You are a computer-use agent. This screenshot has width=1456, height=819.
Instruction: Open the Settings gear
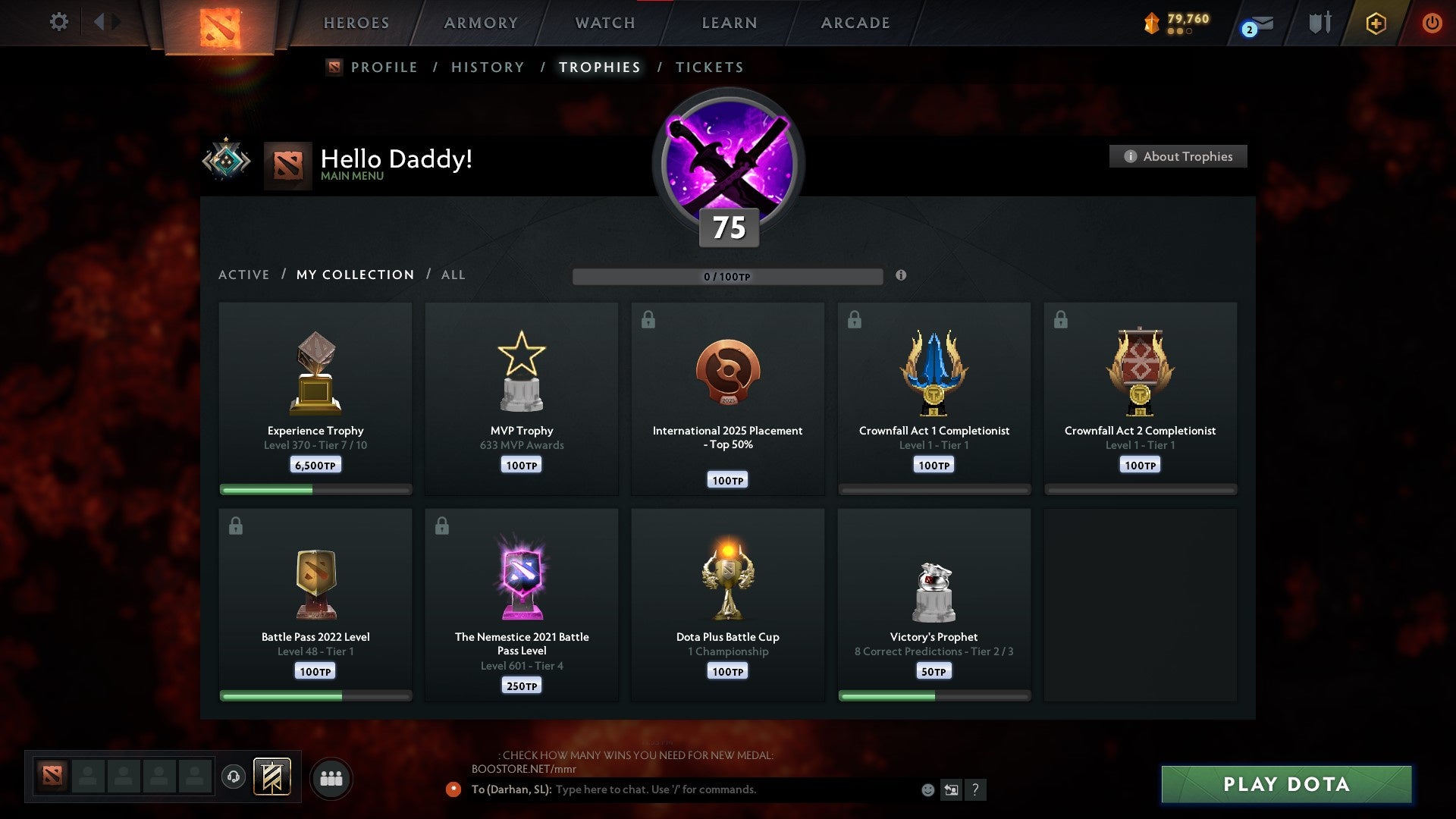[x=58, y=22]
